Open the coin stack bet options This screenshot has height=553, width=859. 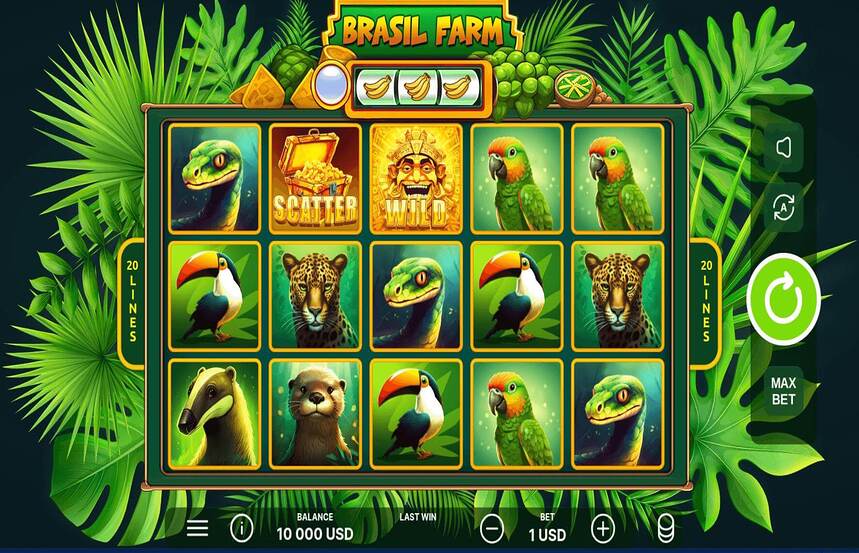click(x=665, y=528)
